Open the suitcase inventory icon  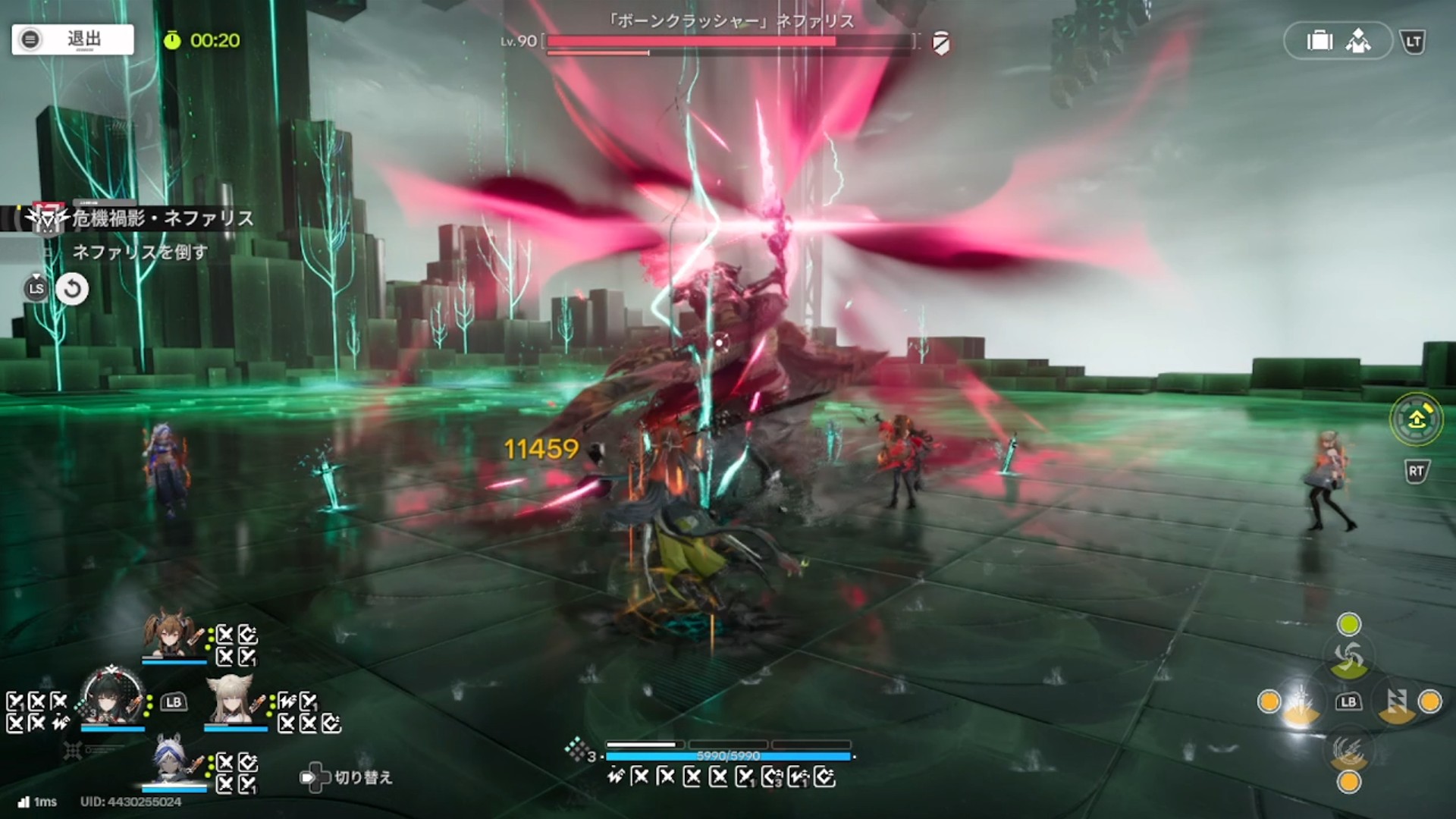1319,41
